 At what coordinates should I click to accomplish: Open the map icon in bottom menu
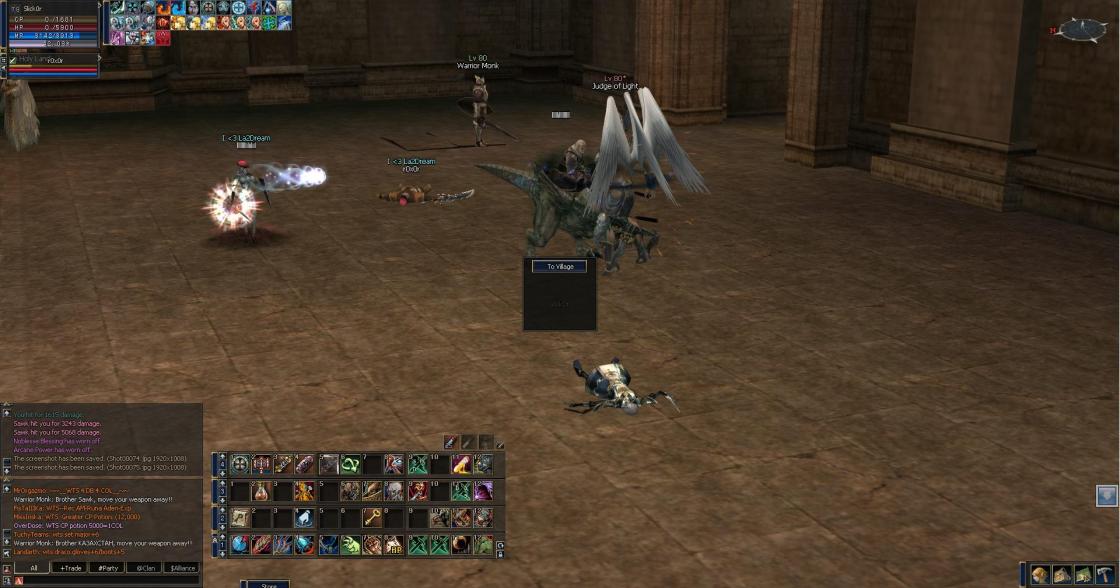(1083, 575)
